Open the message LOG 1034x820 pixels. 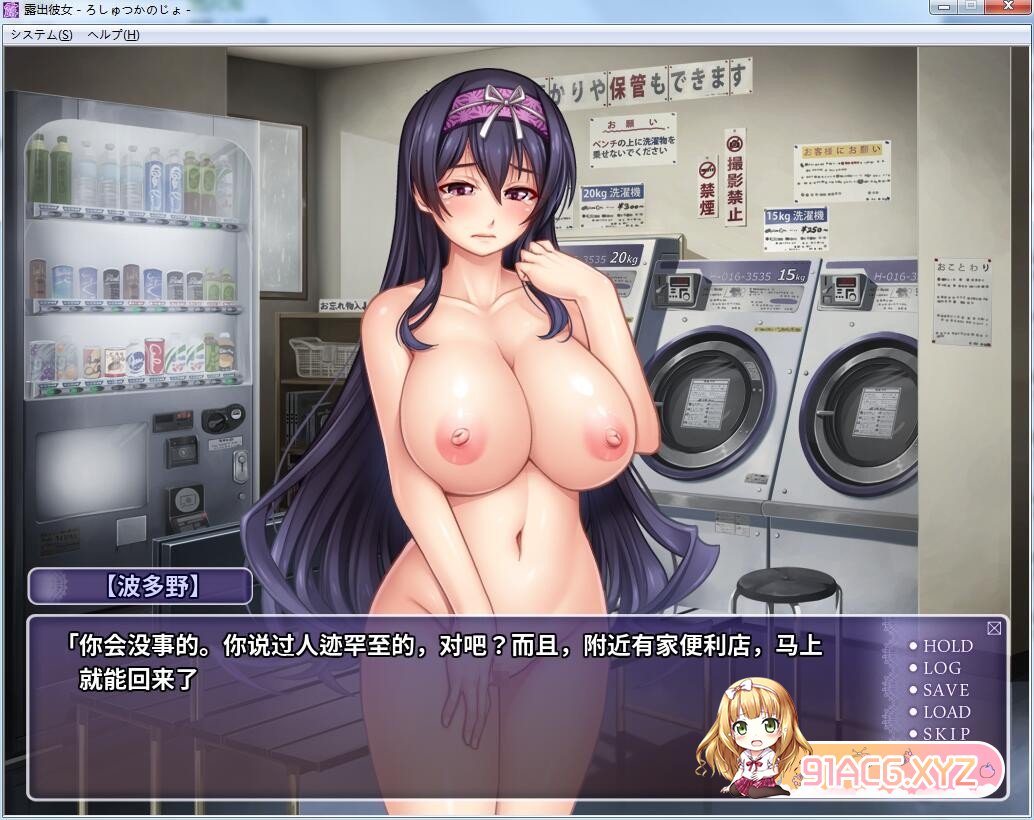click(x=941, y=668)
